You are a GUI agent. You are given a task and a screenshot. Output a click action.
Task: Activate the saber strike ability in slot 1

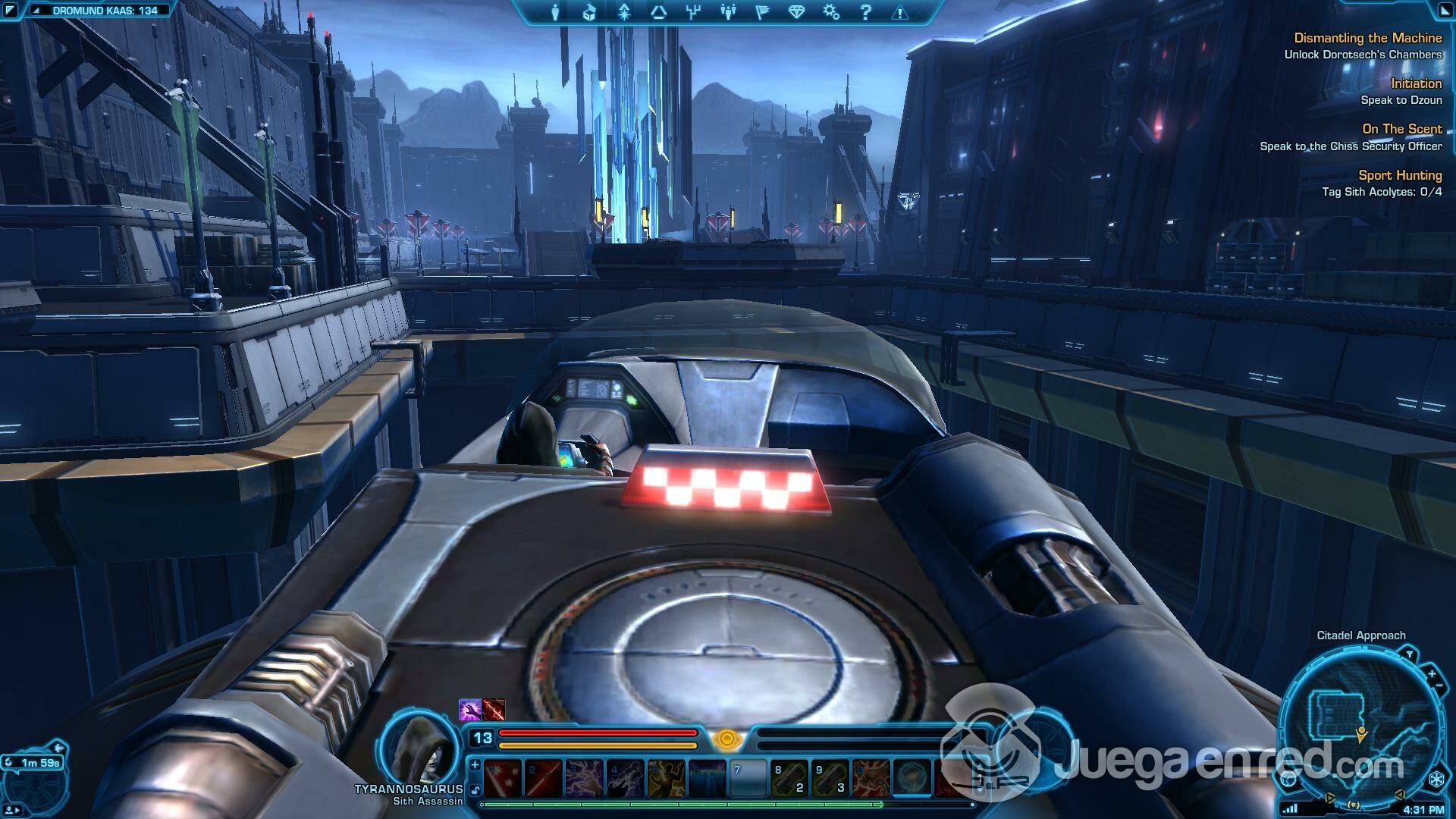point(502,778)
